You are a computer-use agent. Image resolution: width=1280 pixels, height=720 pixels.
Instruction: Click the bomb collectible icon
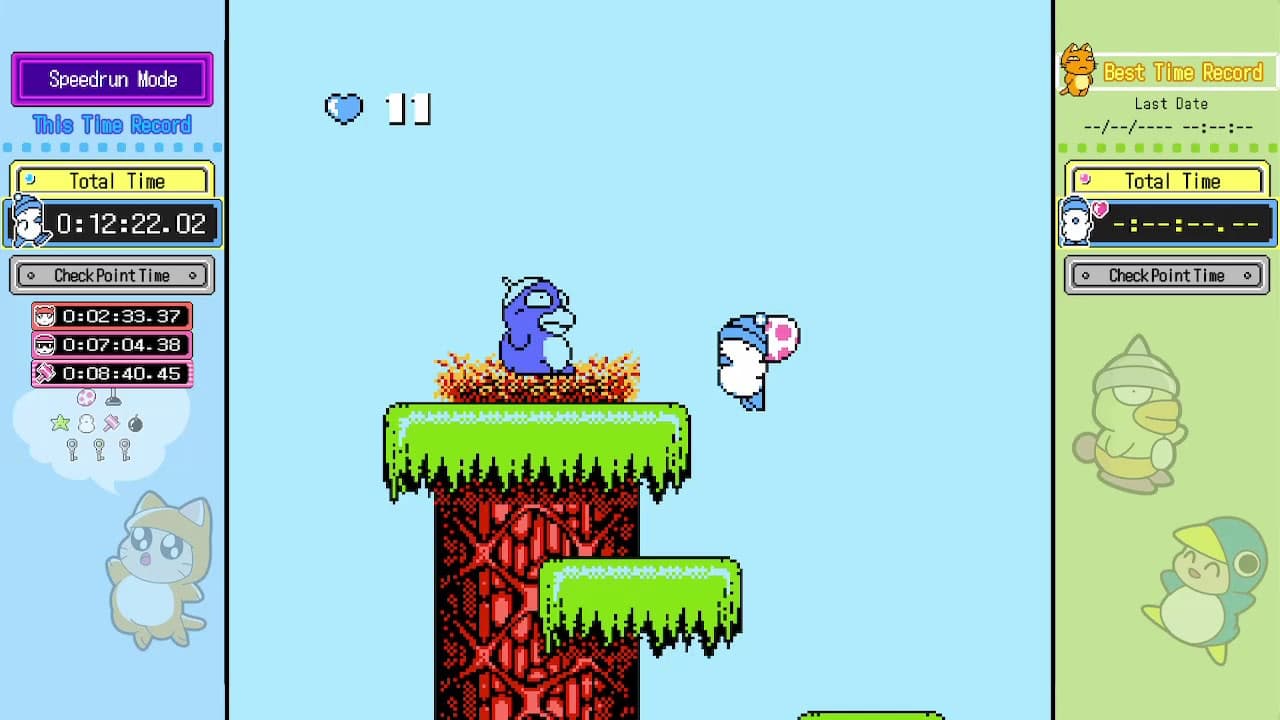(x=134, y=422)
